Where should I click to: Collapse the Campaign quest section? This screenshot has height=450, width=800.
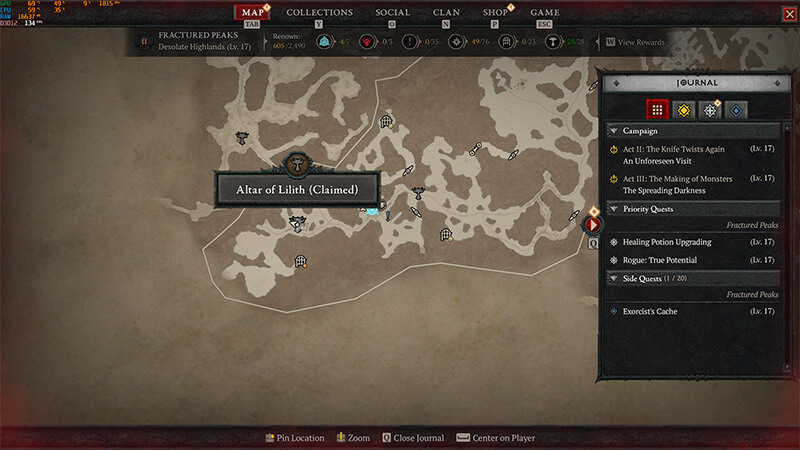(x=613, y=131)
